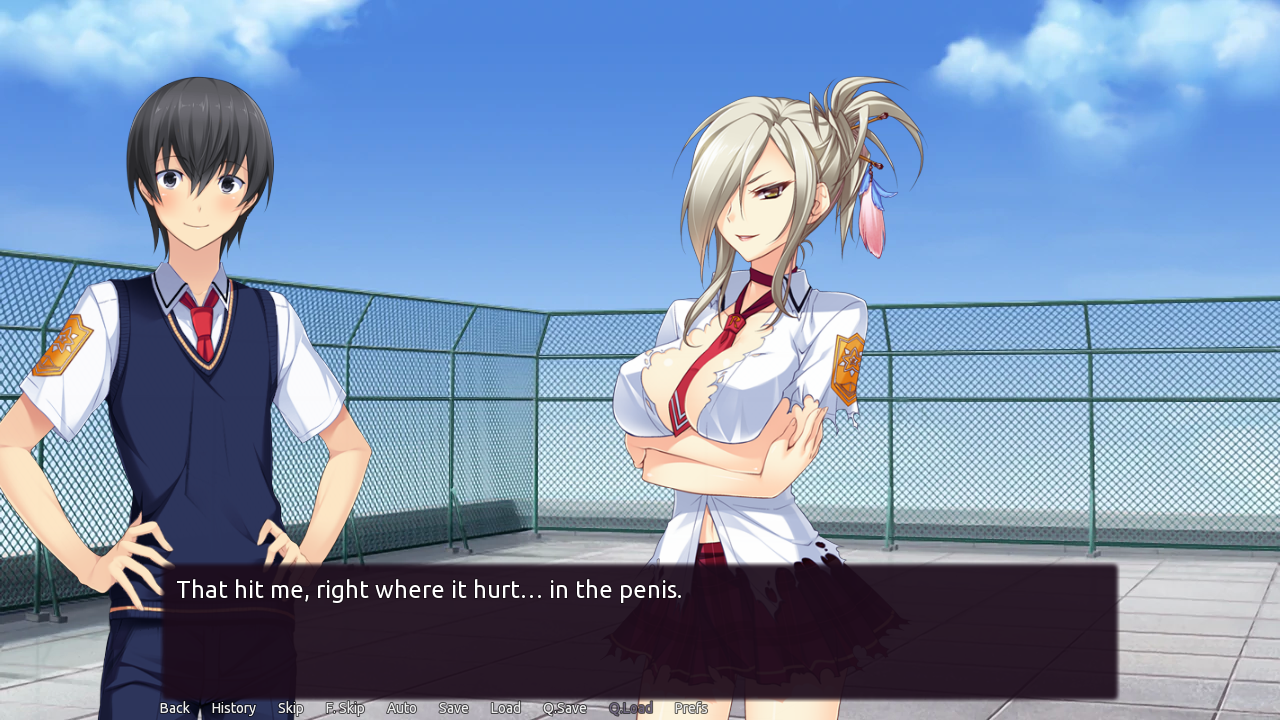Activate F.Skip to force skip all text
Viewport: 1280px width, 720px height.
tap(344, 707)
